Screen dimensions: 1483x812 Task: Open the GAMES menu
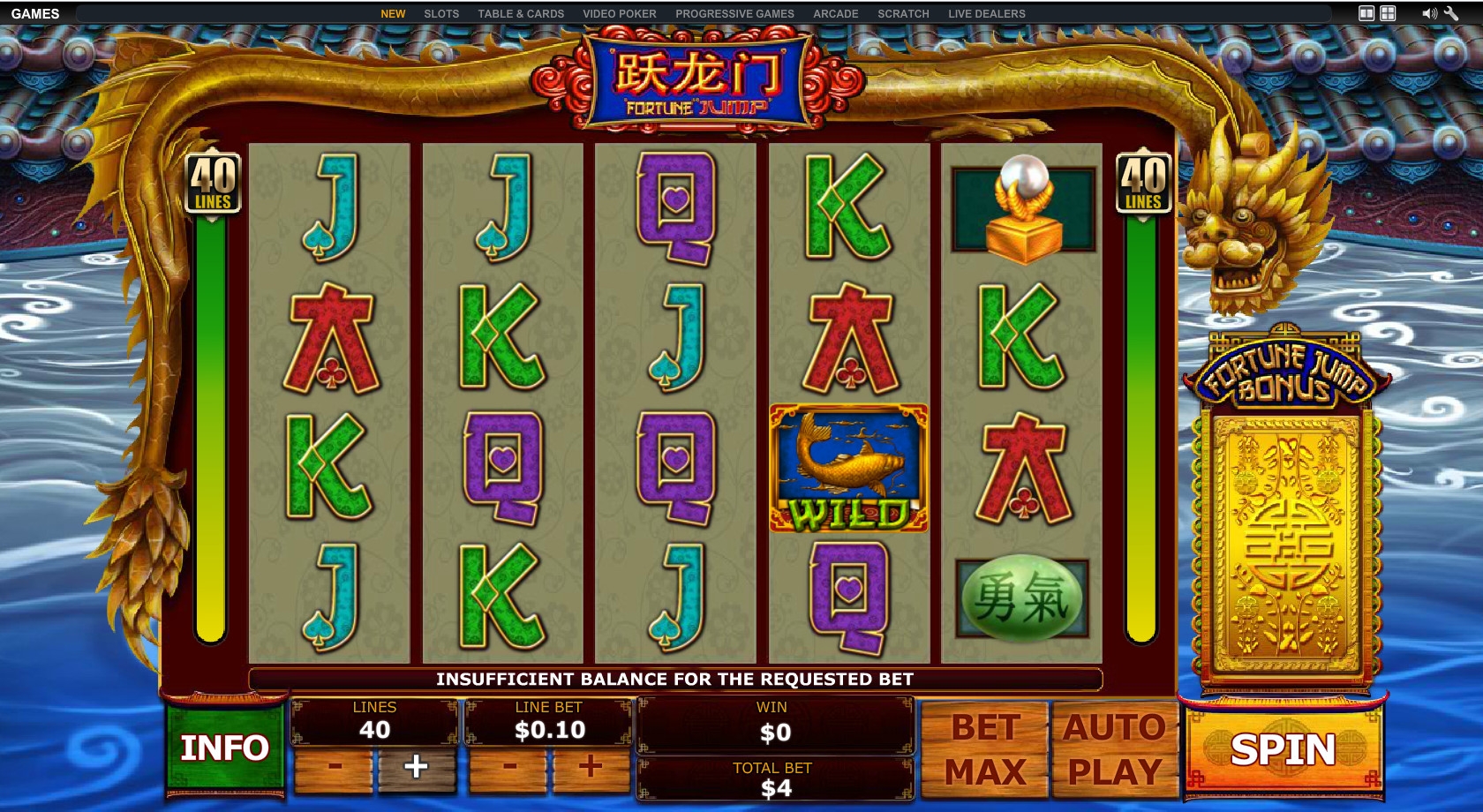point(35,14)
